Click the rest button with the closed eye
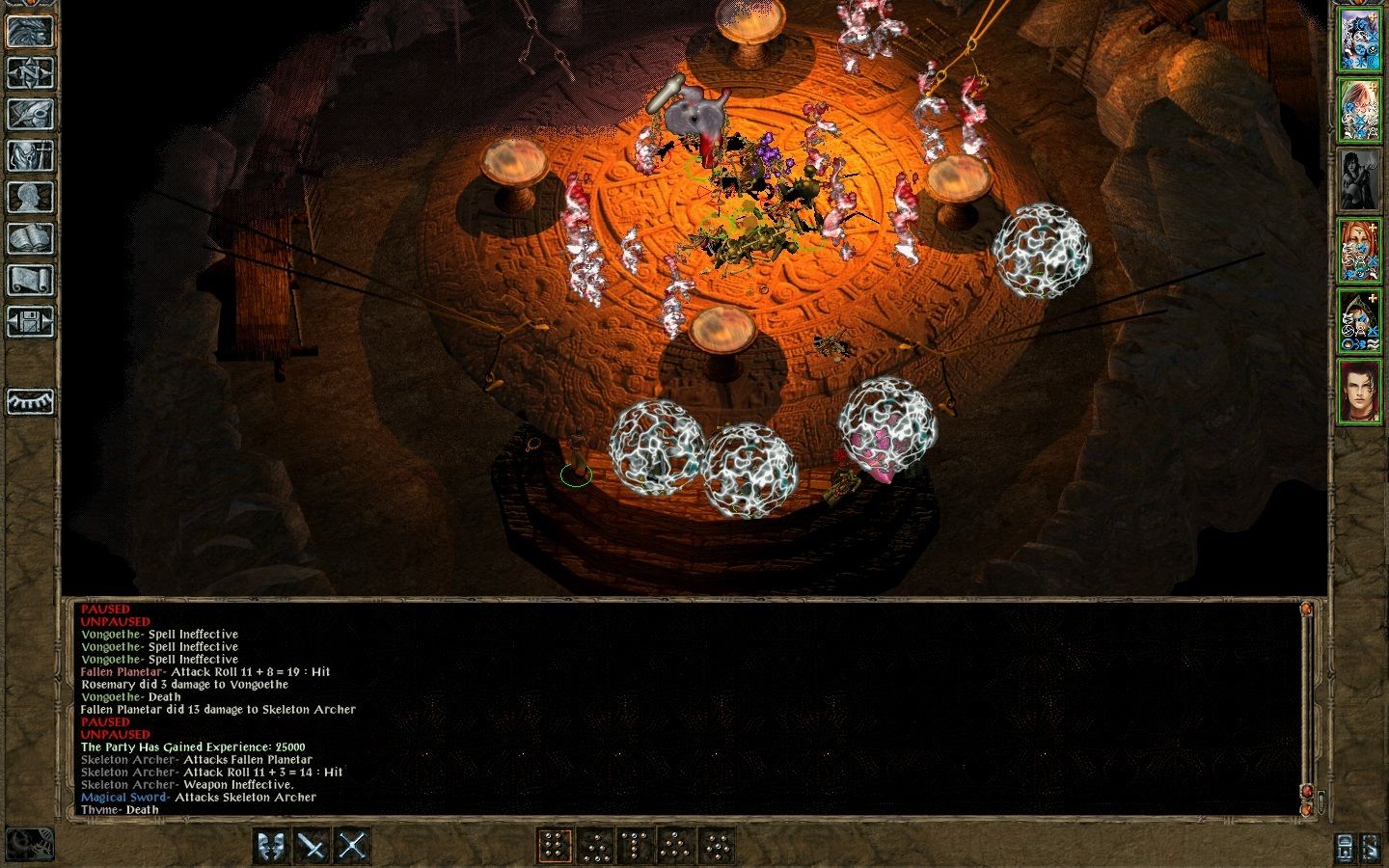This screenshot has width=1389, height=868. (30, 401)
